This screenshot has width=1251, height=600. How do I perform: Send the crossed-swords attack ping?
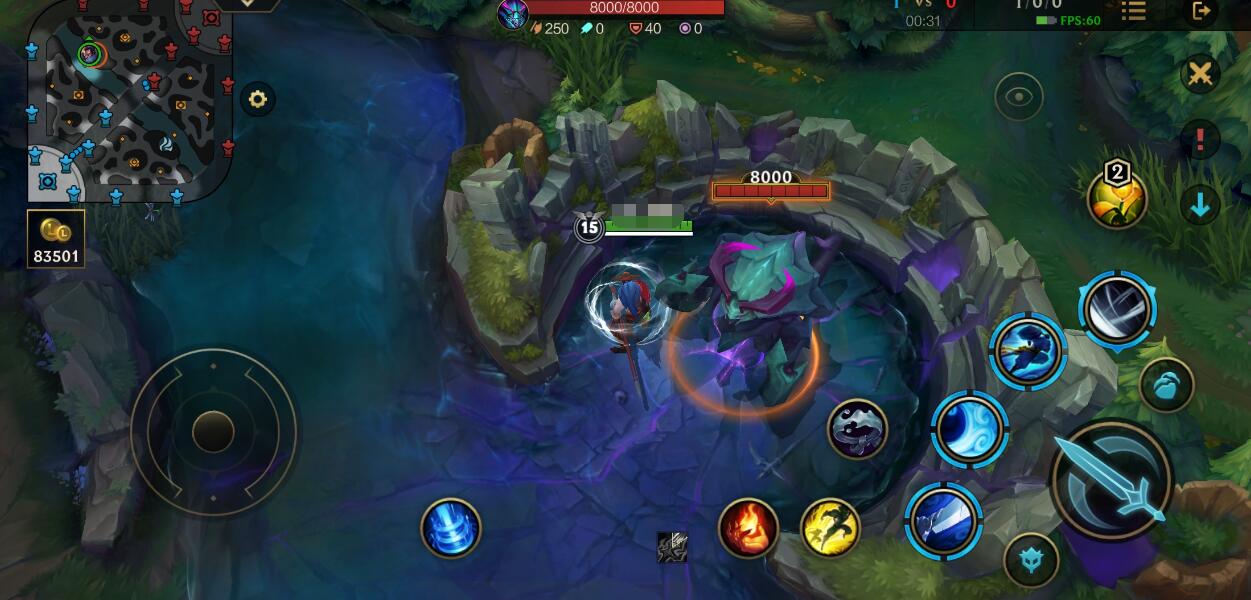tap(1200, 75)
